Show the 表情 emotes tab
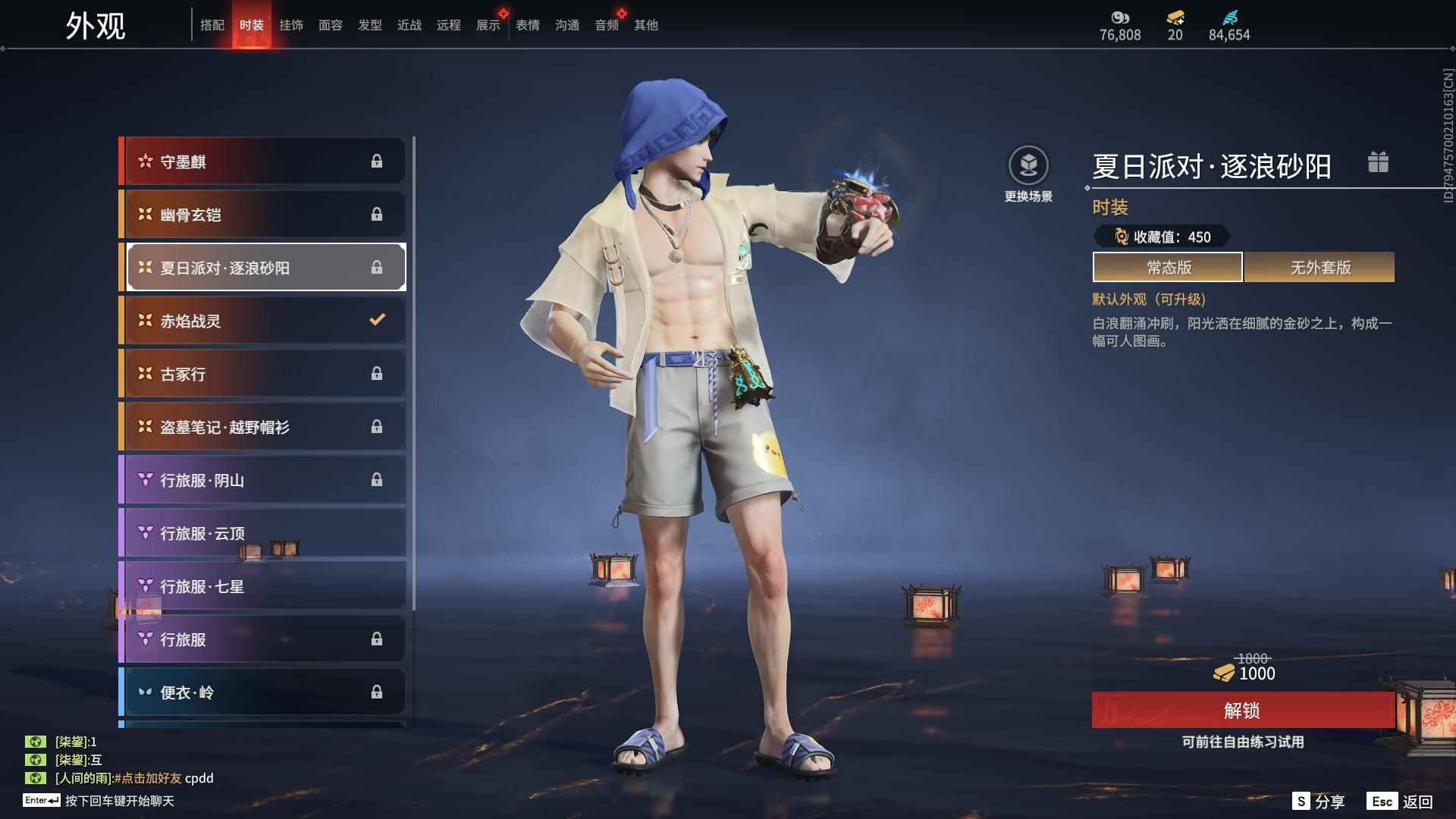 tap(528, 25)
